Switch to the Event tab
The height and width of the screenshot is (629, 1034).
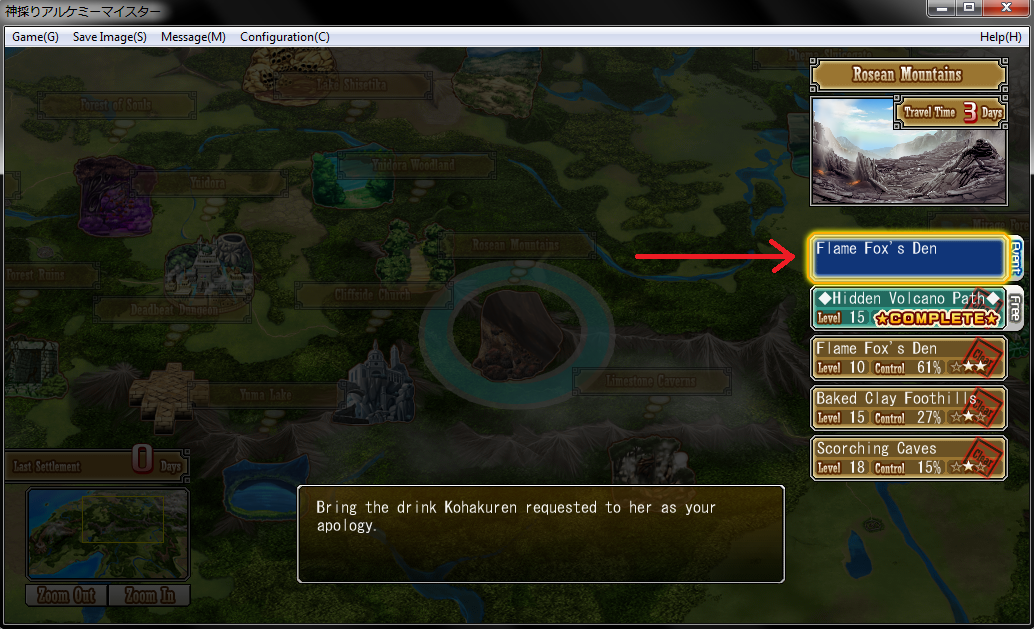point(1015,258)
